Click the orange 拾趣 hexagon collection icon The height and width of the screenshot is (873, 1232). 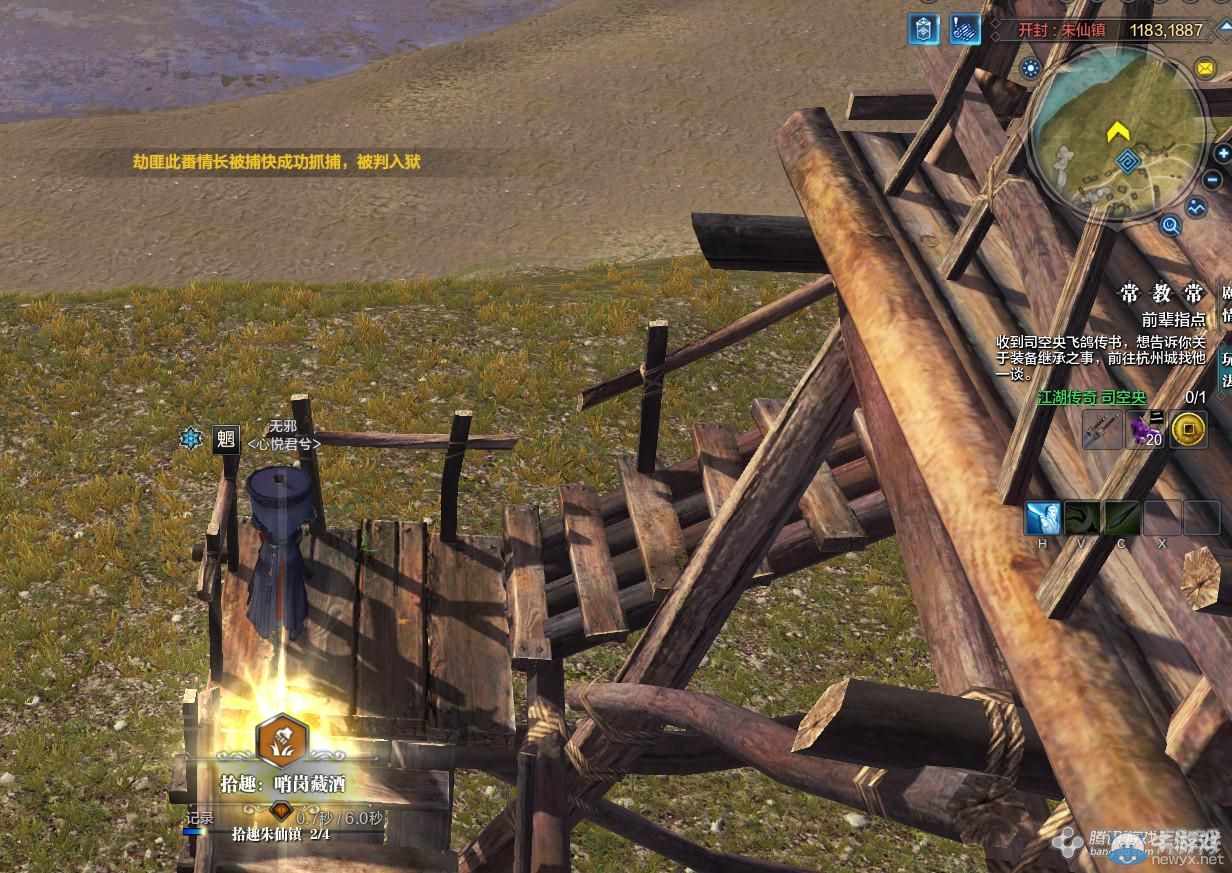pos(282,740)
